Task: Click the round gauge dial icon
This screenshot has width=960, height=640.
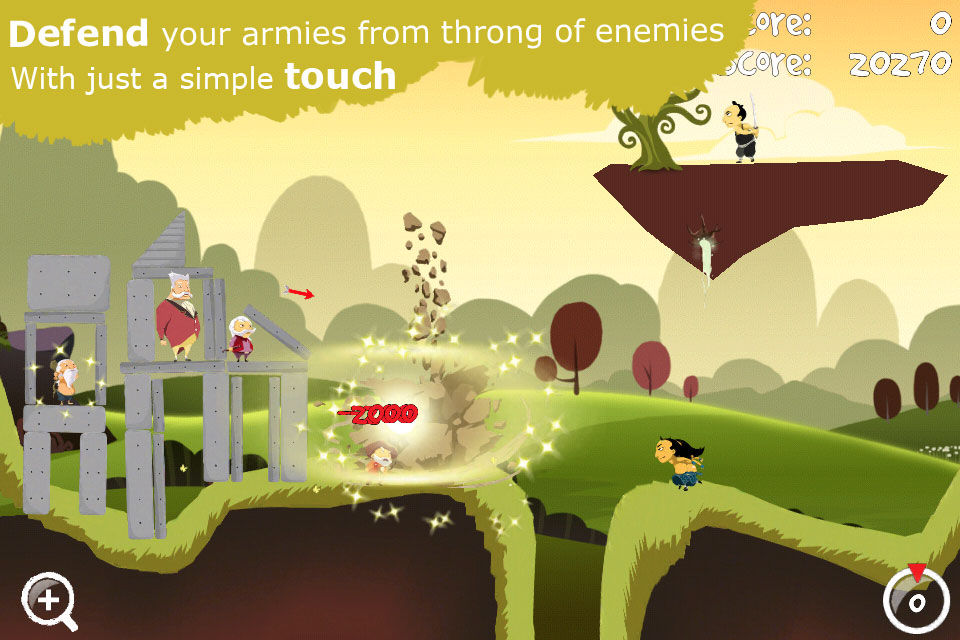Action: point(915,599)
